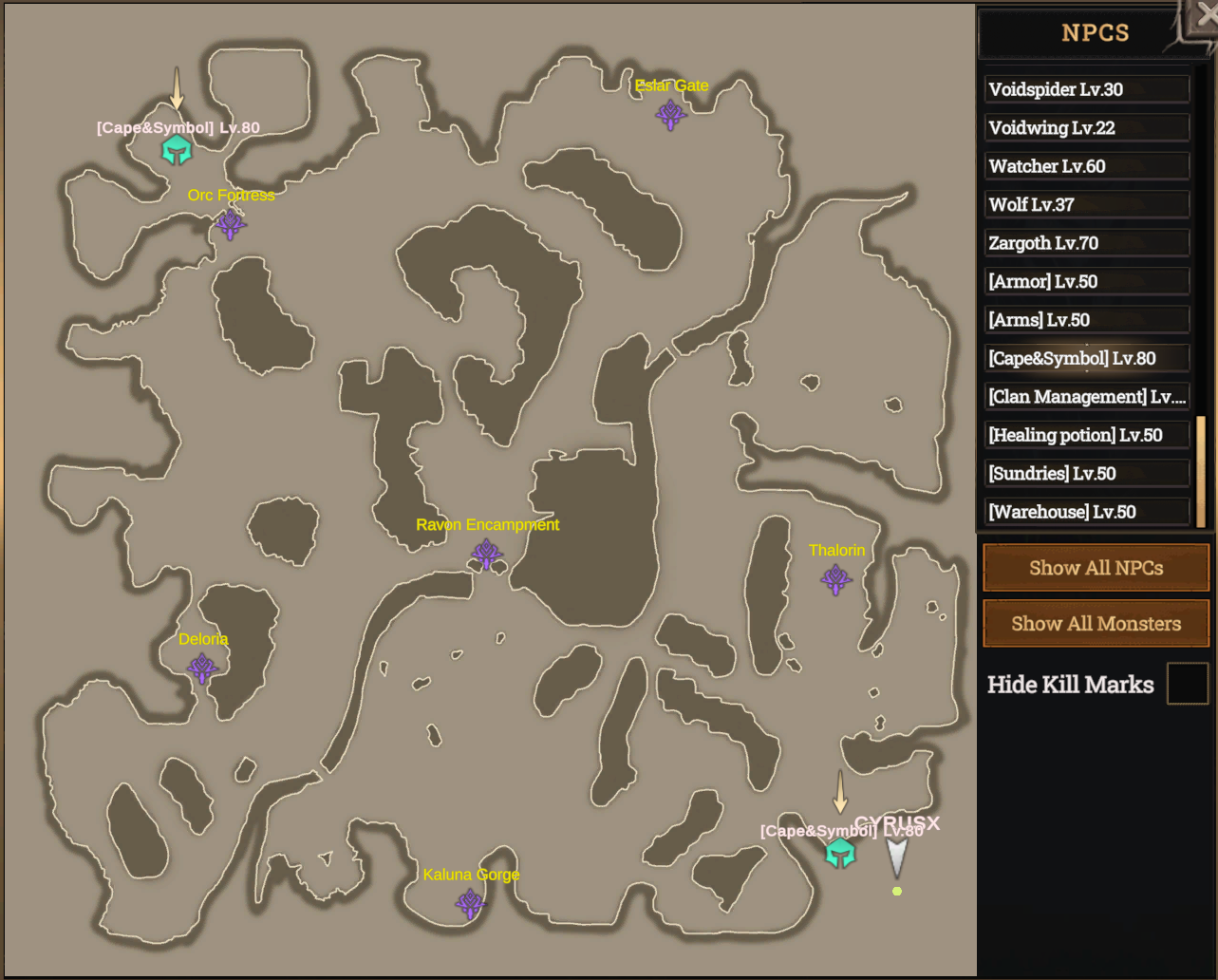The width and height of the screenshot is (1218, 980).
Task: Click the Eslar Gate waypoint icon
Action: 671,114
